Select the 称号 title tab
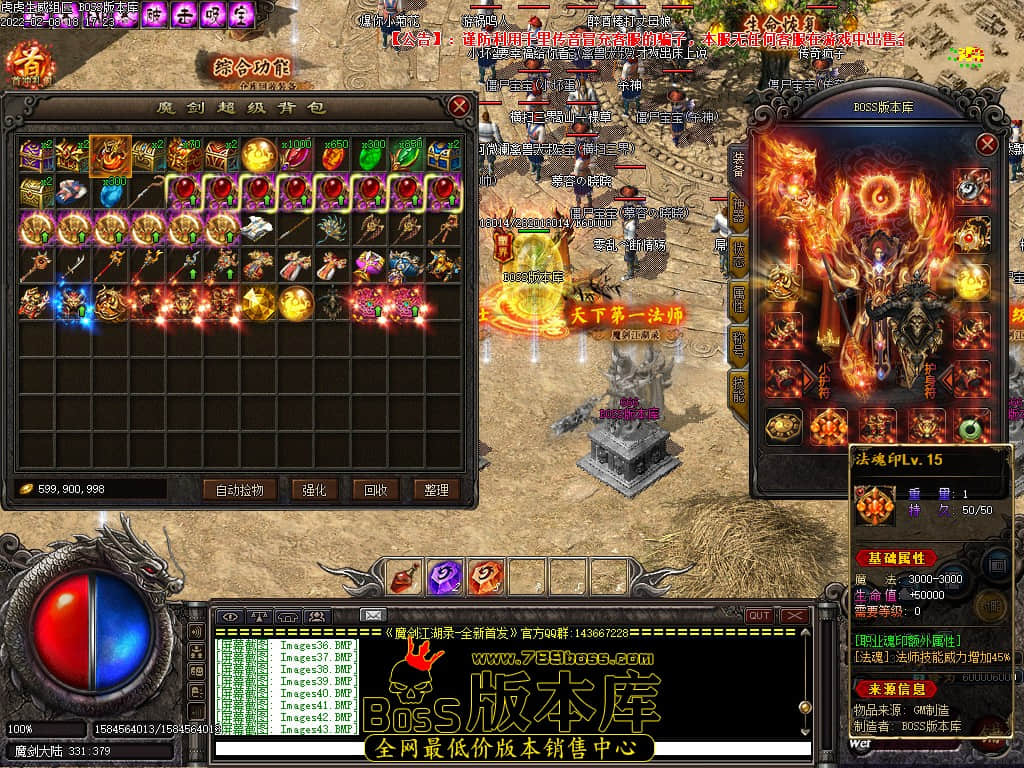Image resolution: width=1024 pixels, height=768 pixels. coord(738,343)
